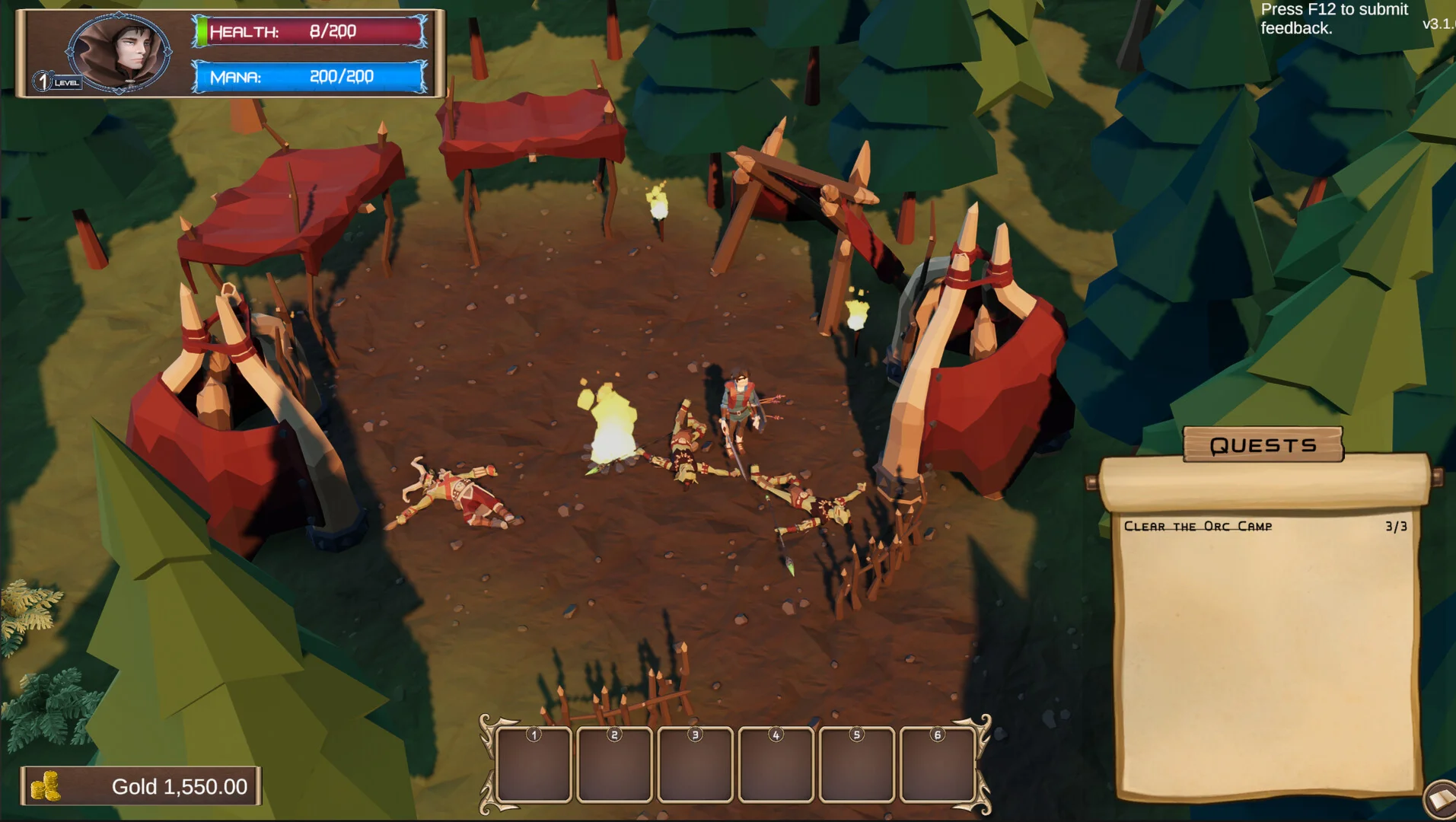Activate hotbar slot number 6
The image size is (1456, 822).
pos(937,765)
